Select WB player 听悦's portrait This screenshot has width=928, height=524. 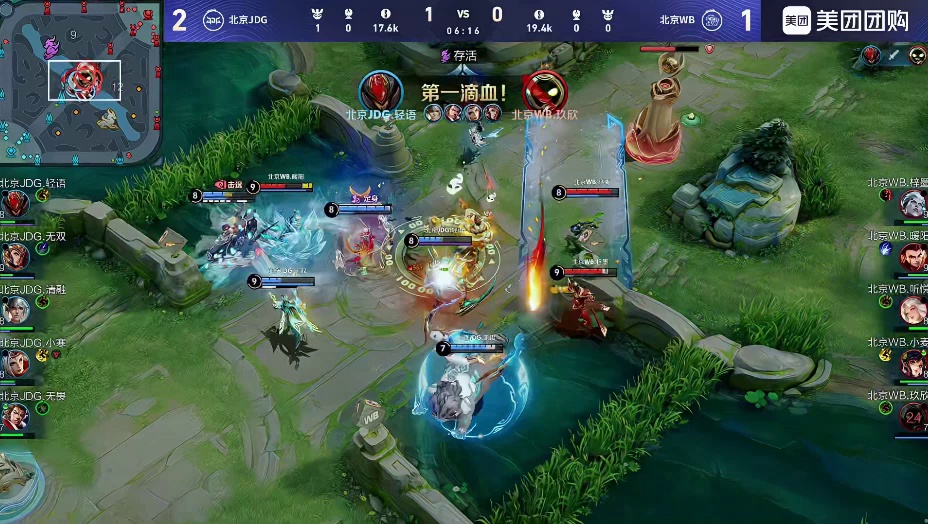(x=912, y=311)
